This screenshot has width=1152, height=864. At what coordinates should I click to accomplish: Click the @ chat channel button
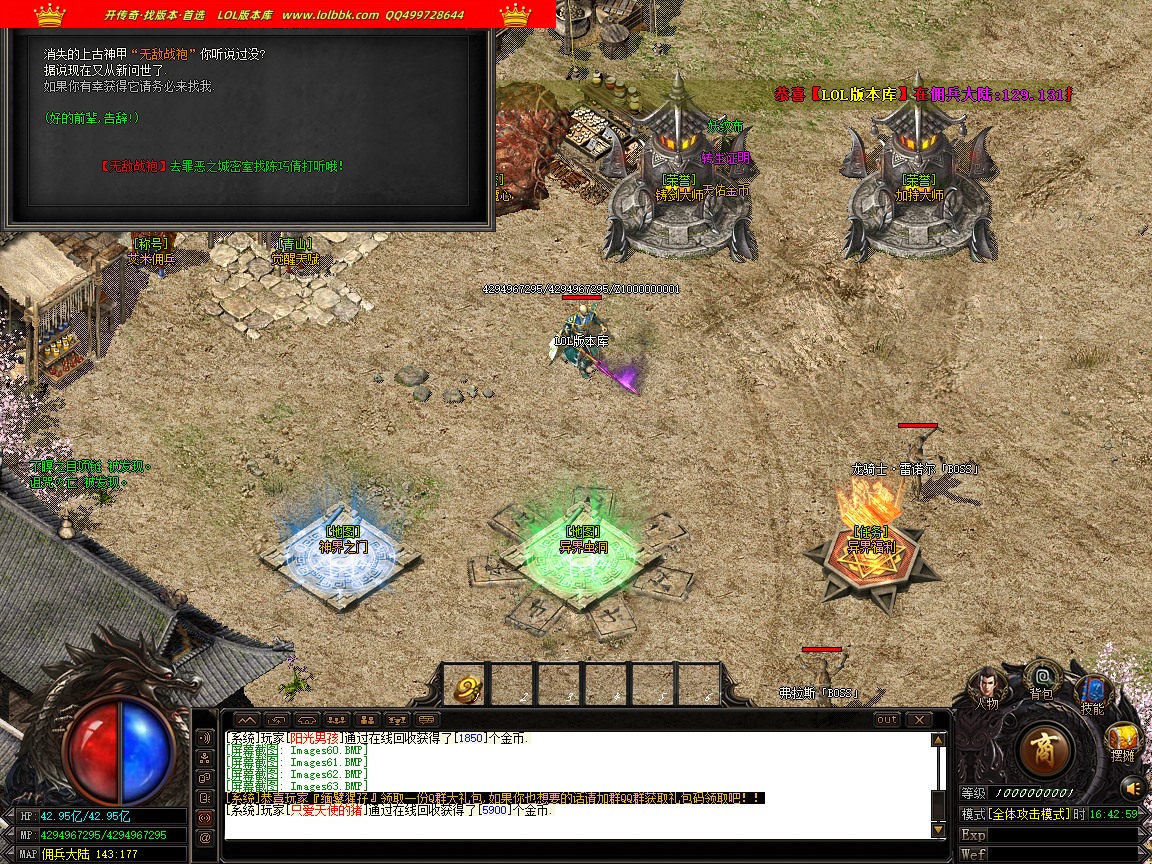coord(205,837)
